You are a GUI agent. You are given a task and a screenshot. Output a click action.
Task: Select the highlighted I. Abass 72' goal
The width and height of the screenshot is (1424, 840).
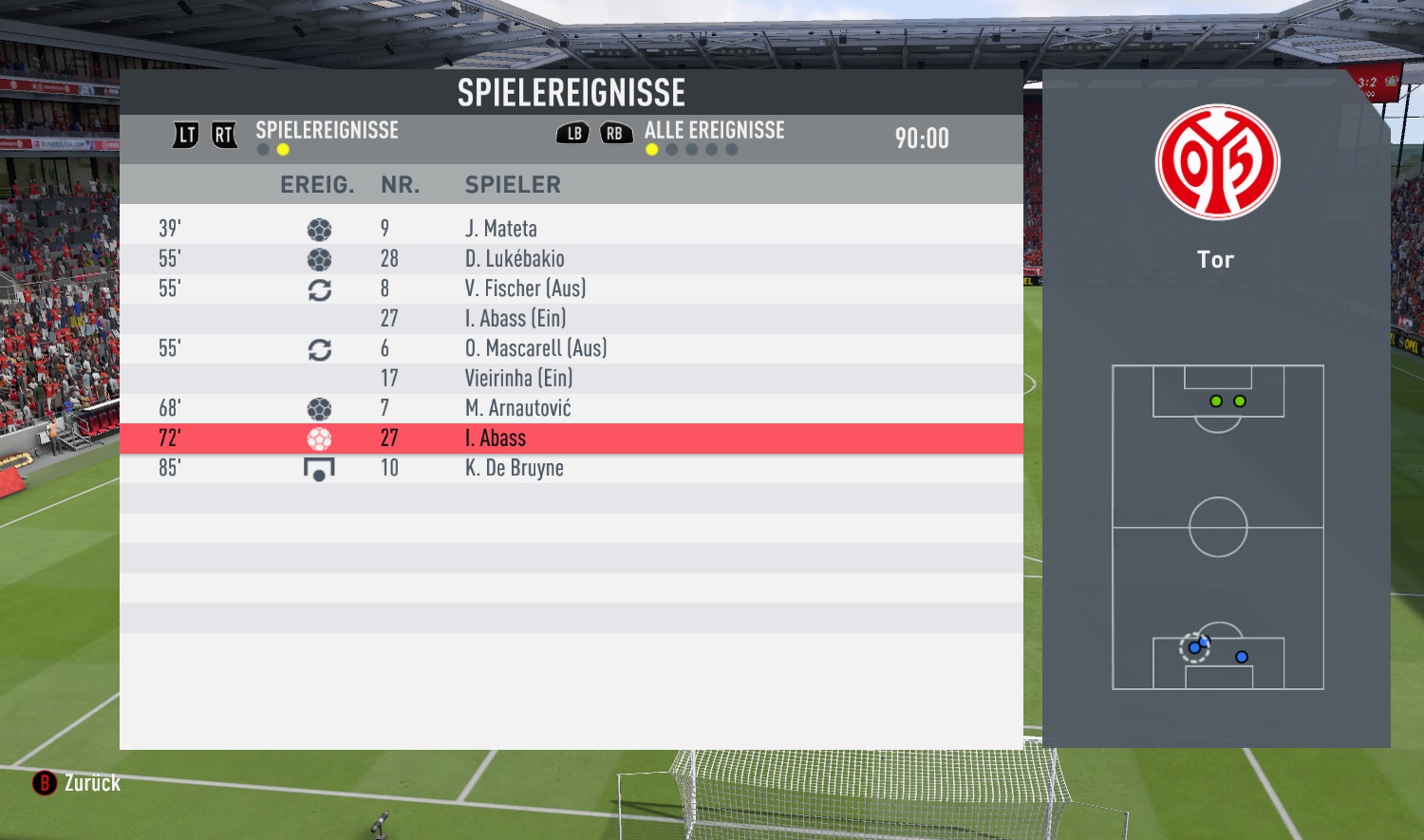[570, 439]
